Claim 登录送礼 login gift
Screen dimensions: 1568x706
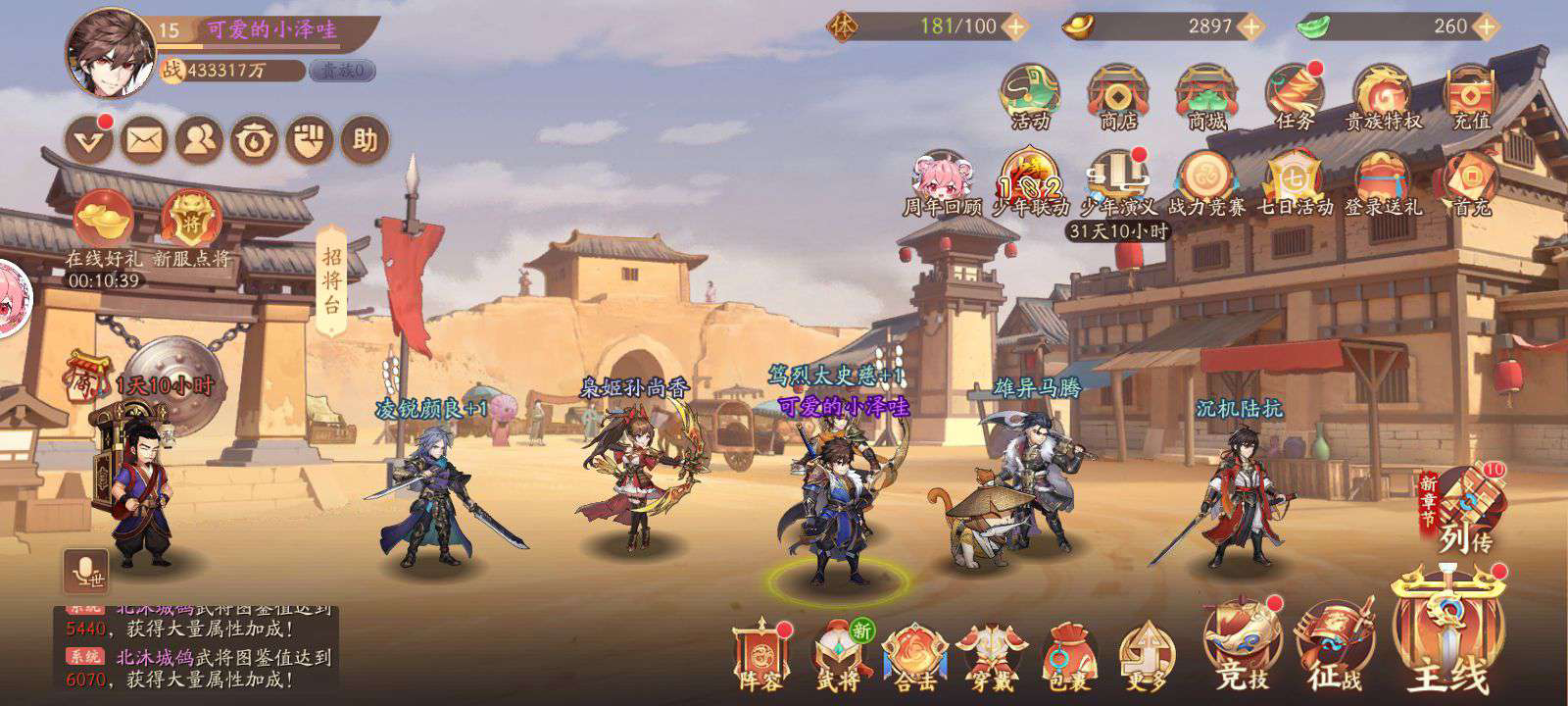(1382, 182)
